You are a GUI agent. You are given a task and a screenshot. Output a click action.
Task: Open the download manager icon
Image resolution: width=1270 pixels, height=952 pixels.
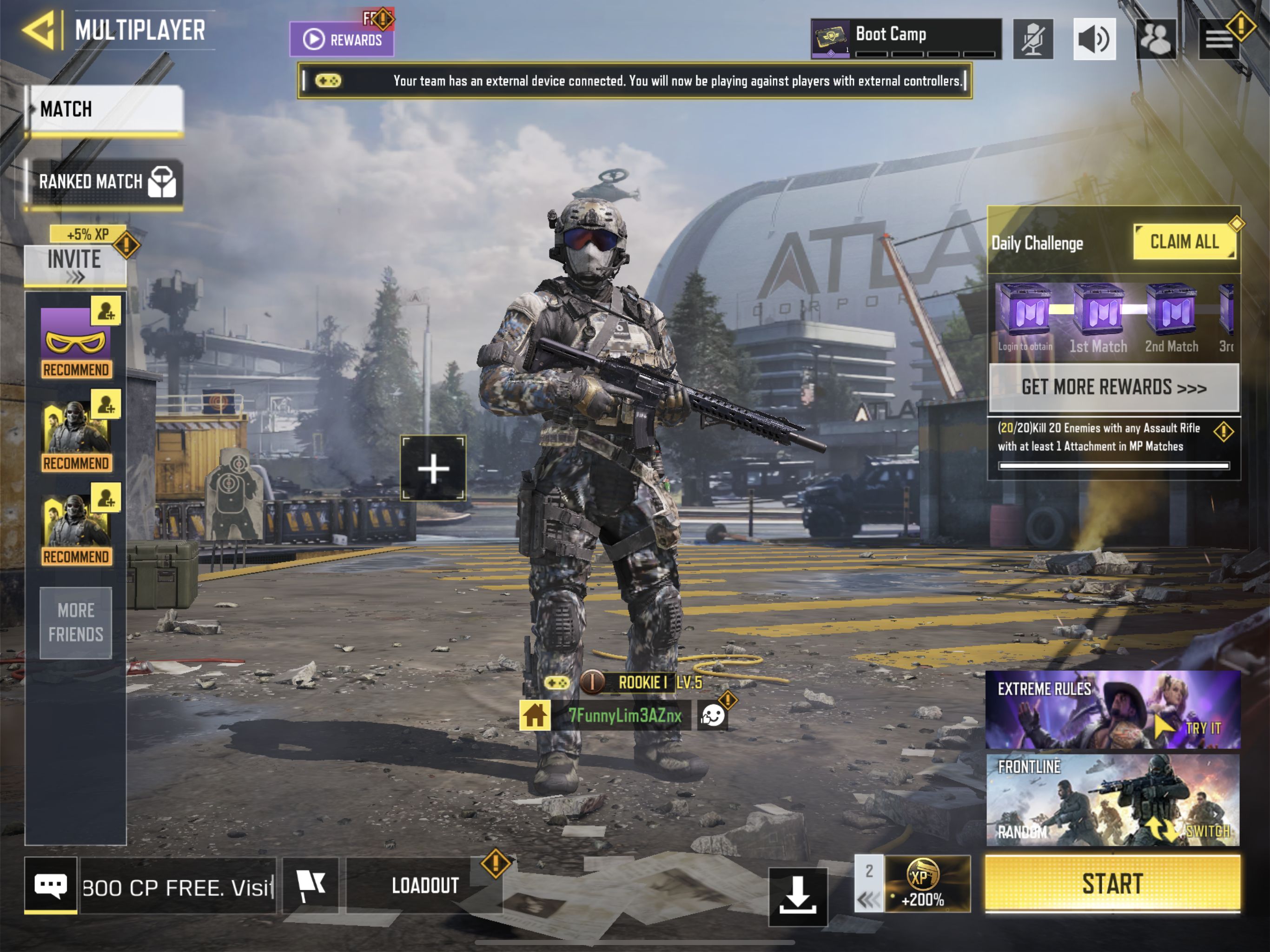pyautogui.click(x=798, y=896)
